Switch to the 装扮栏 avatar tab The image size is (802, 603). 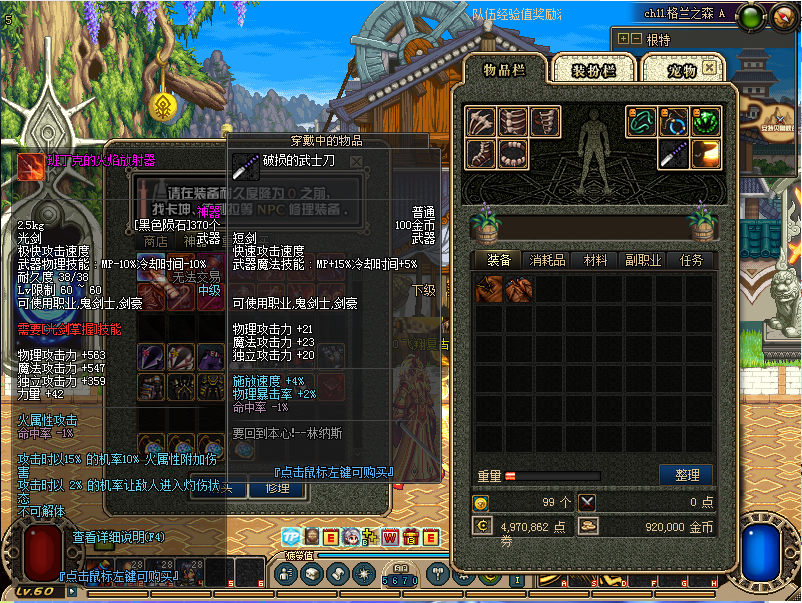[593, 69]
